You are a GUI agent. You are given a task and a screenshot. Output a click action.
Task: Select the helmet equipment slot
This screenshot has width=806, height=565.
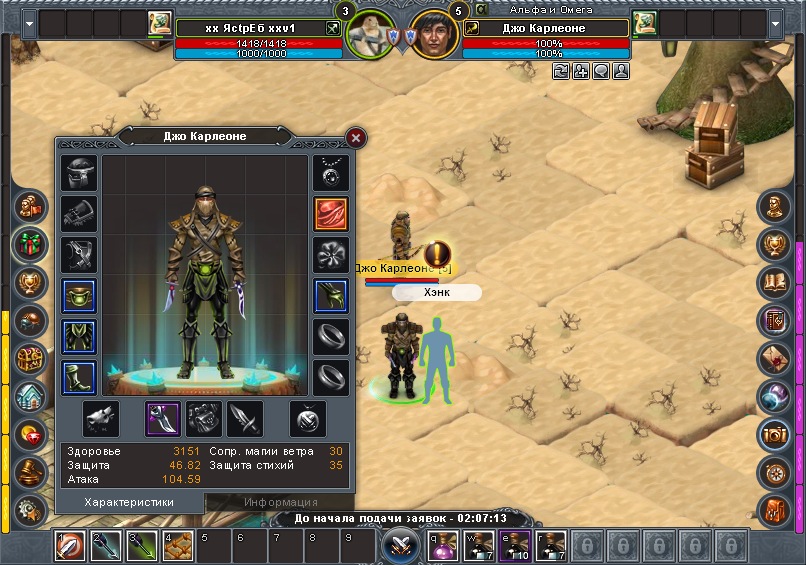(x=79, y=172)
